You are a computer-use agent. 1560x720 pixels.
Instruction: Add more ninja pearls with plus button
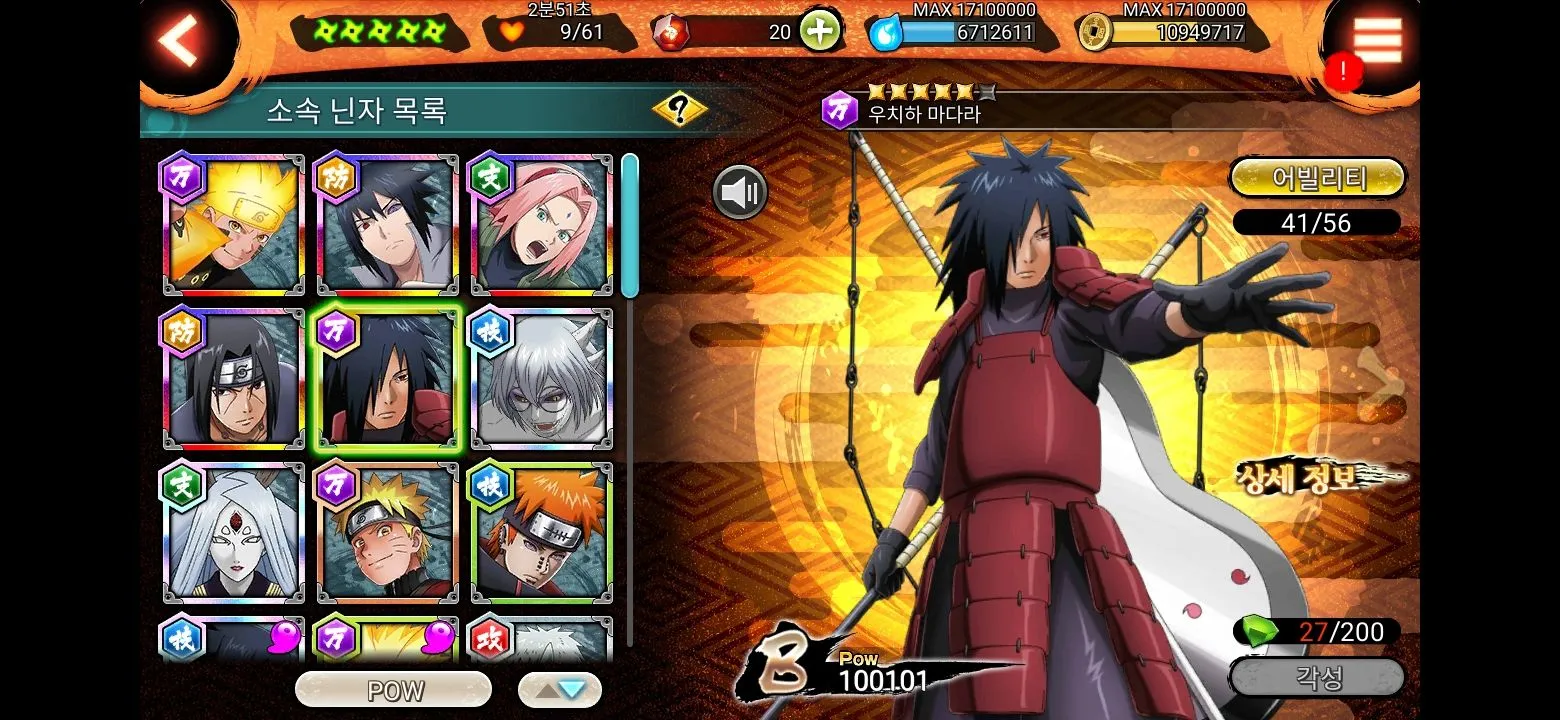tap(819, 32)
